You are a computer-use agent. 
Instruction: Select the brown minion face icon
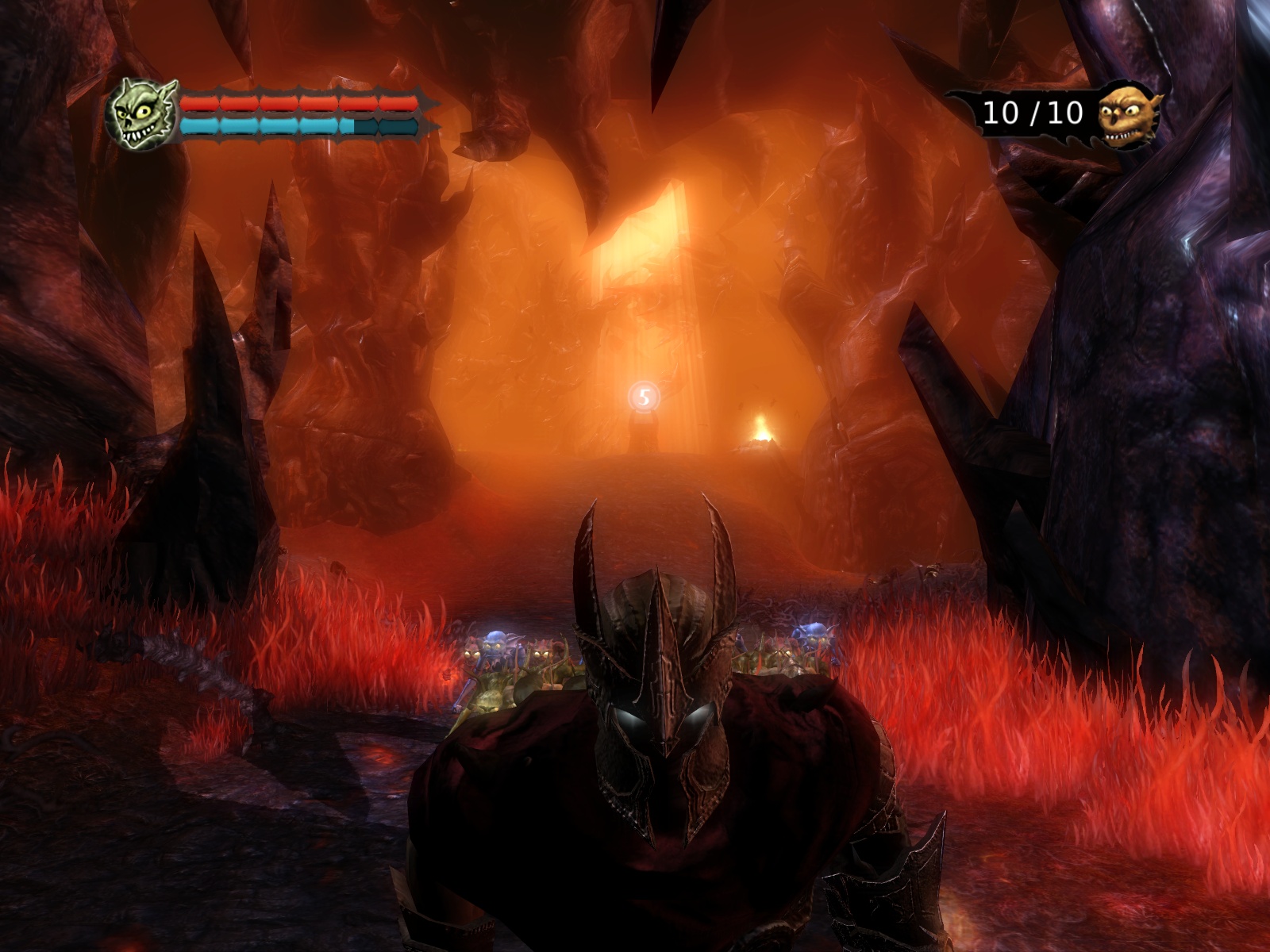[x=1129, y=115]
